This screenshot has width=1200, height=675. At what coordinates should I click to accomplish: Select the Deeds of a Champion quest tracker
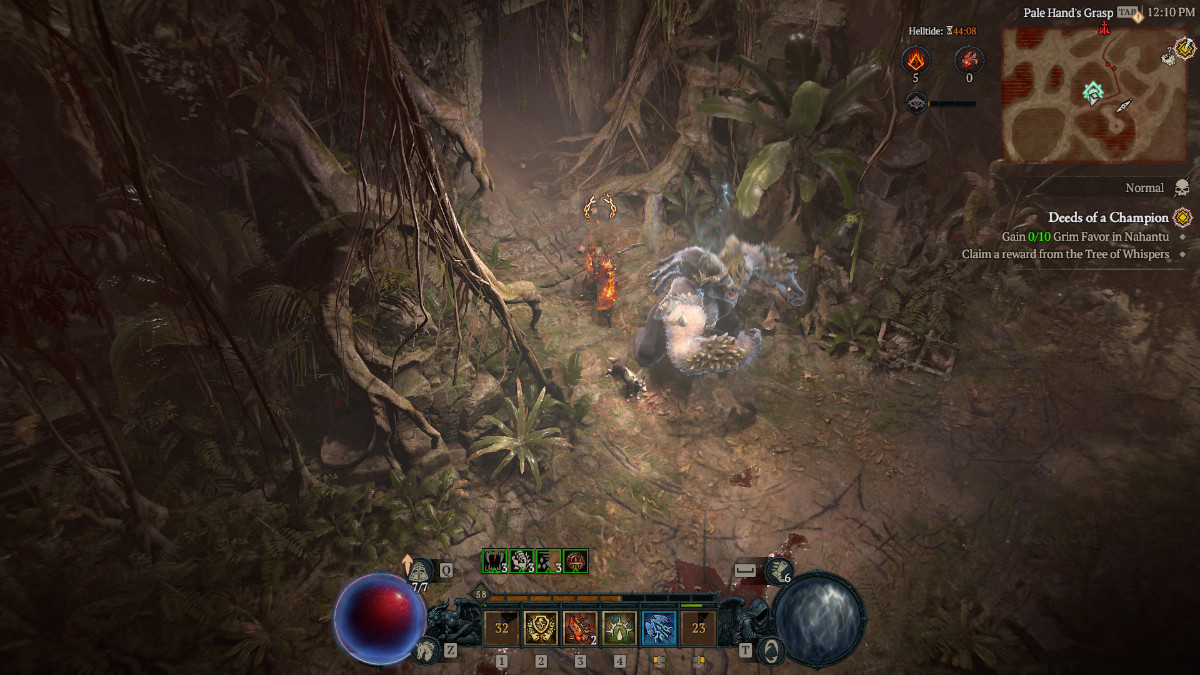pos(1108,217)
